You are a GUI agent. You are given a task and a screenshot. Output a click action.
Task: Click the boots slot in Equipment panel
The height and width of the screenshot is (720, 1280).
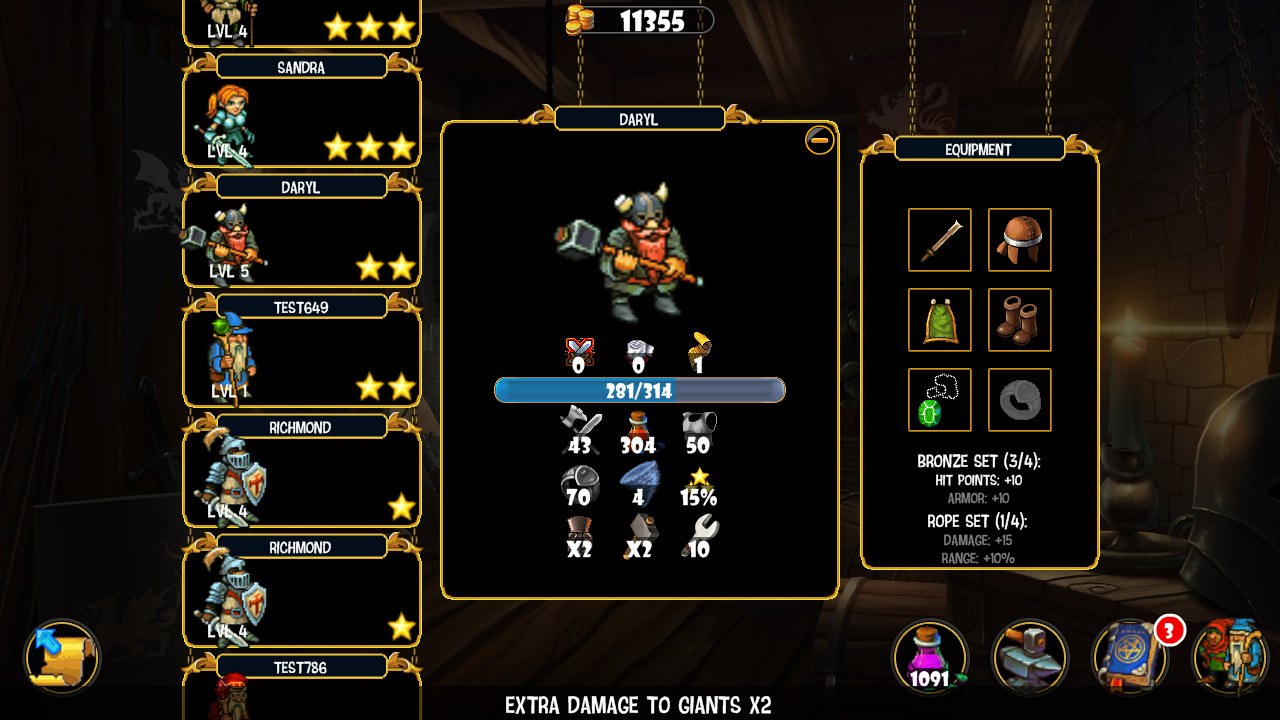click(x=1019, y=320)
